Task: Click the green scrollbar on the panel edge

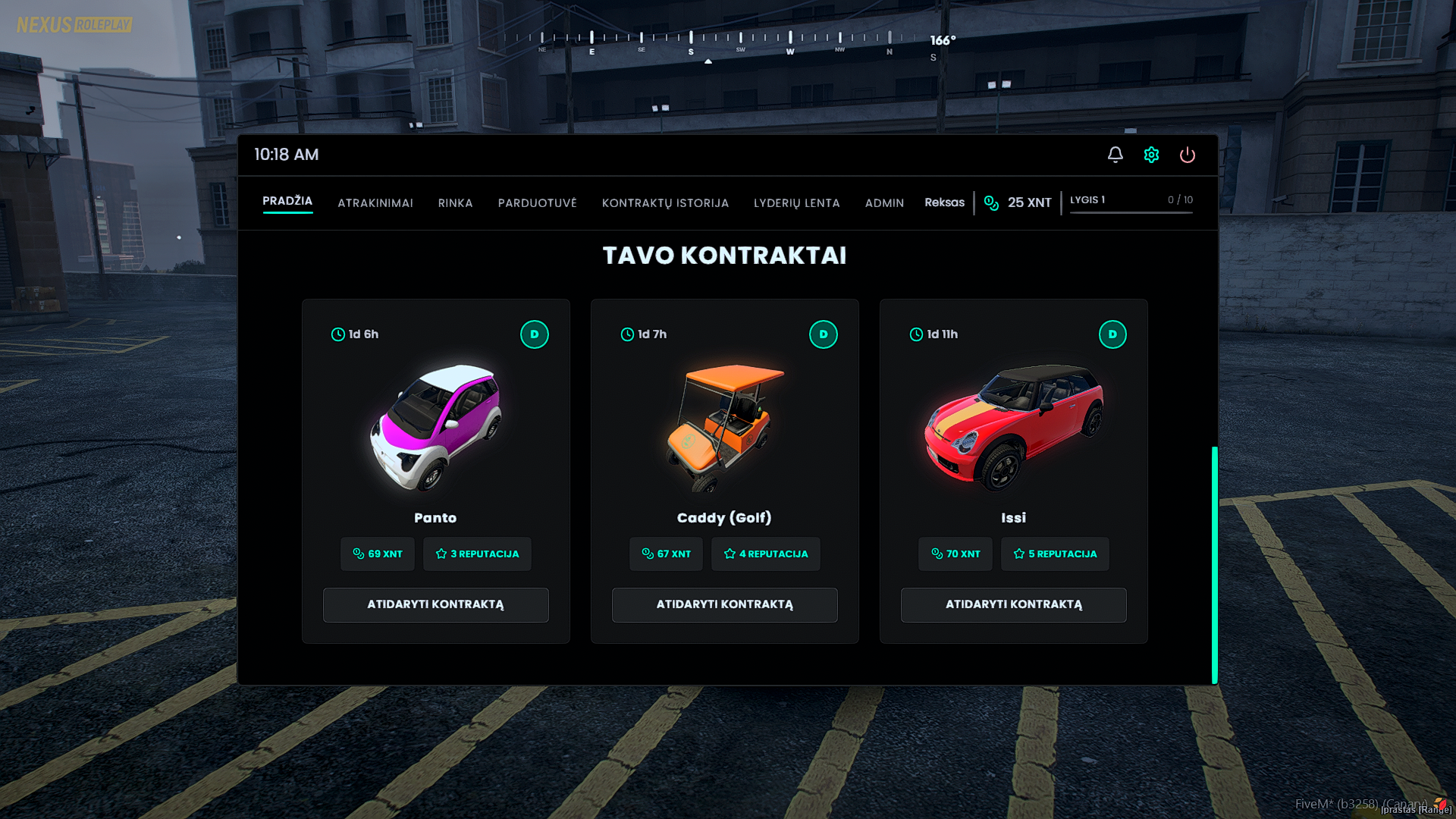Action: coord(1214,565)
